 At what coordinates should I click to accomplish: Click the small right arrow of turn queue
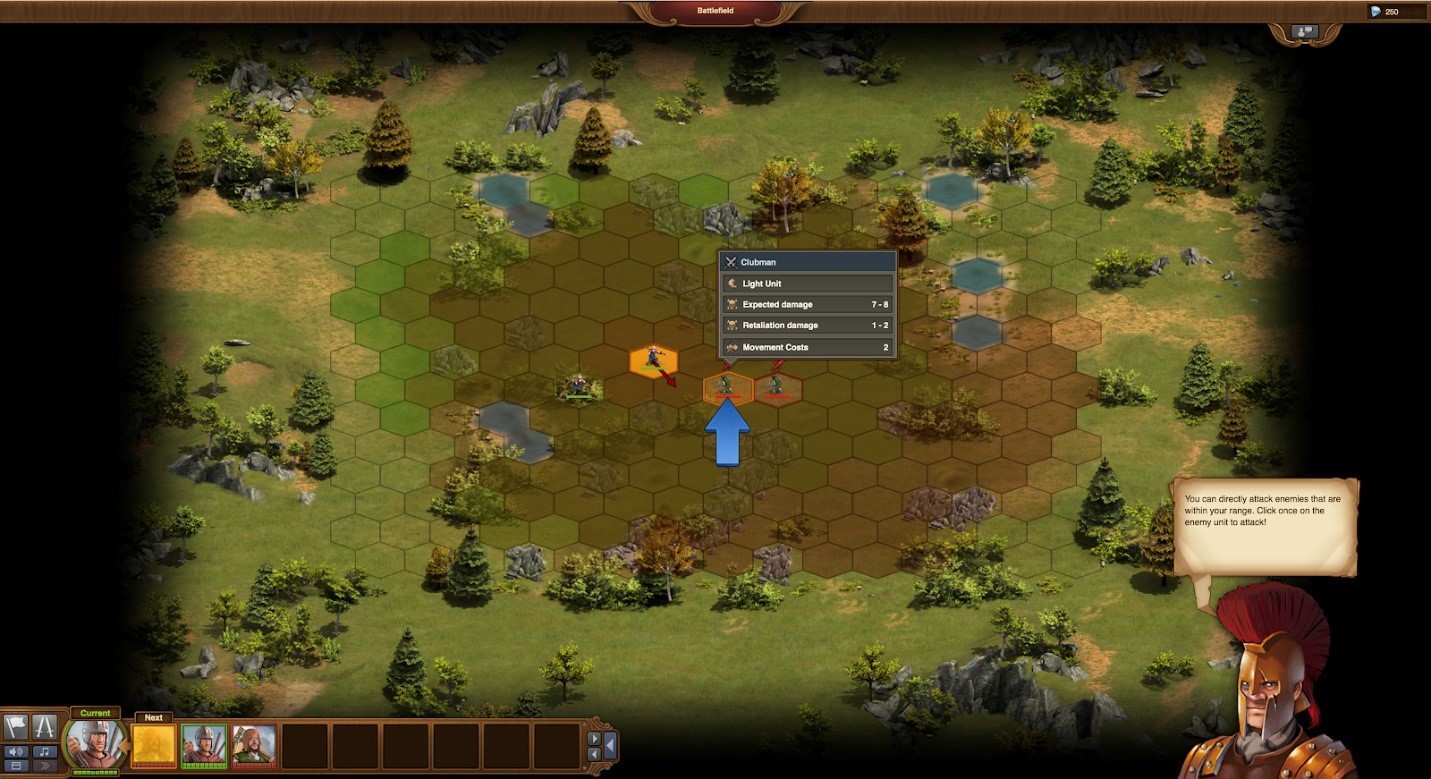[594, 739]
